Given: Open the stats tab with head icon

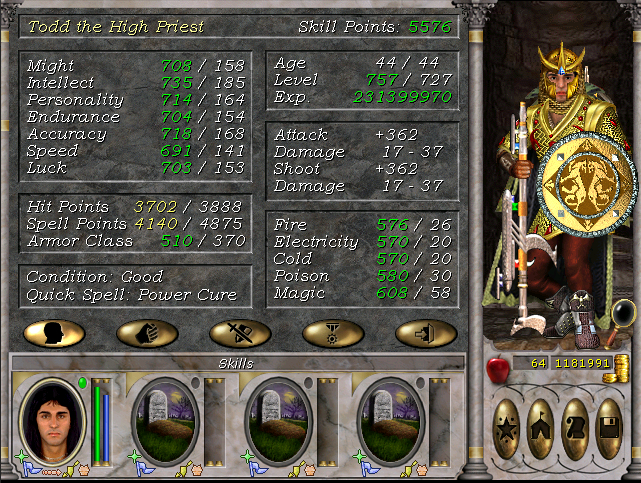Looking at the screenshot, I should point(55,333).
